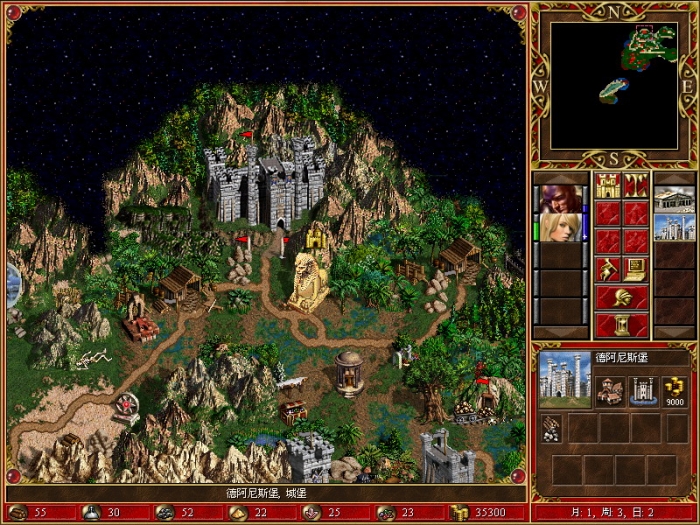Open adventure options with the digging figure button
This screenshot has width=700, height=525.
pos(608,268)
